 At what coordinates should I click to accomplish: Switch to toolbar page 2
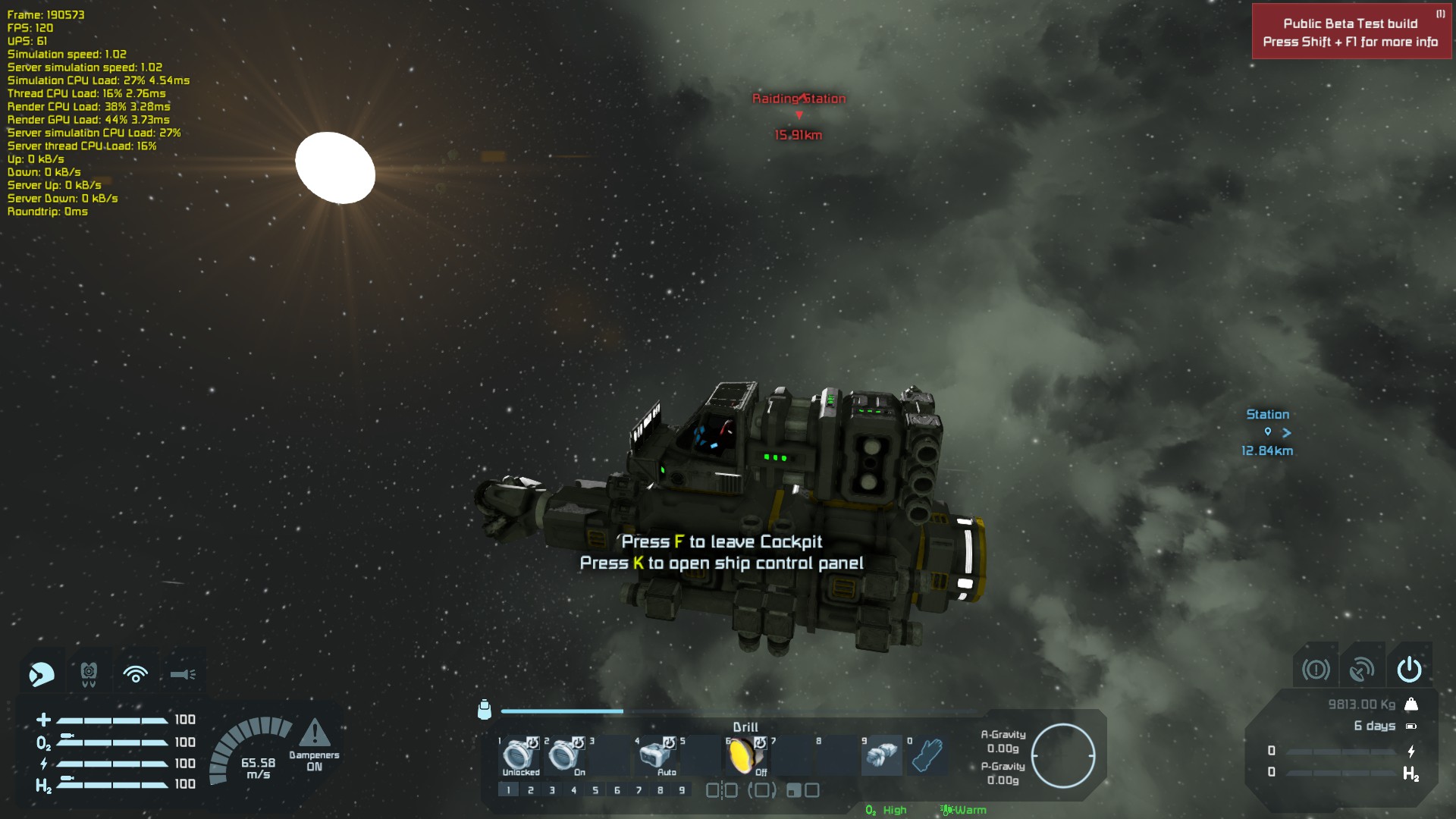531,790
